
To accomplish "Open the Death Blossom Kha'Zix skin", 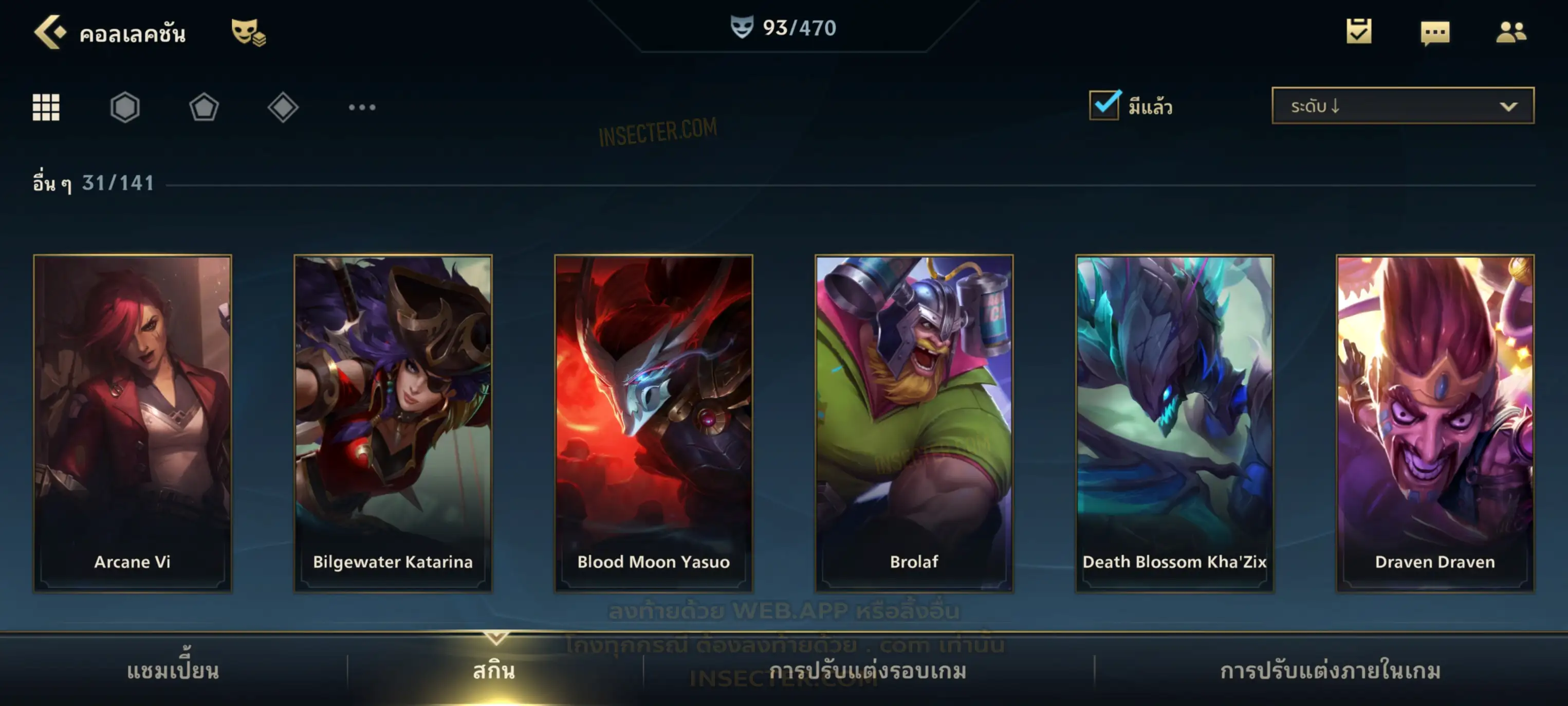I will [1175, 423].
